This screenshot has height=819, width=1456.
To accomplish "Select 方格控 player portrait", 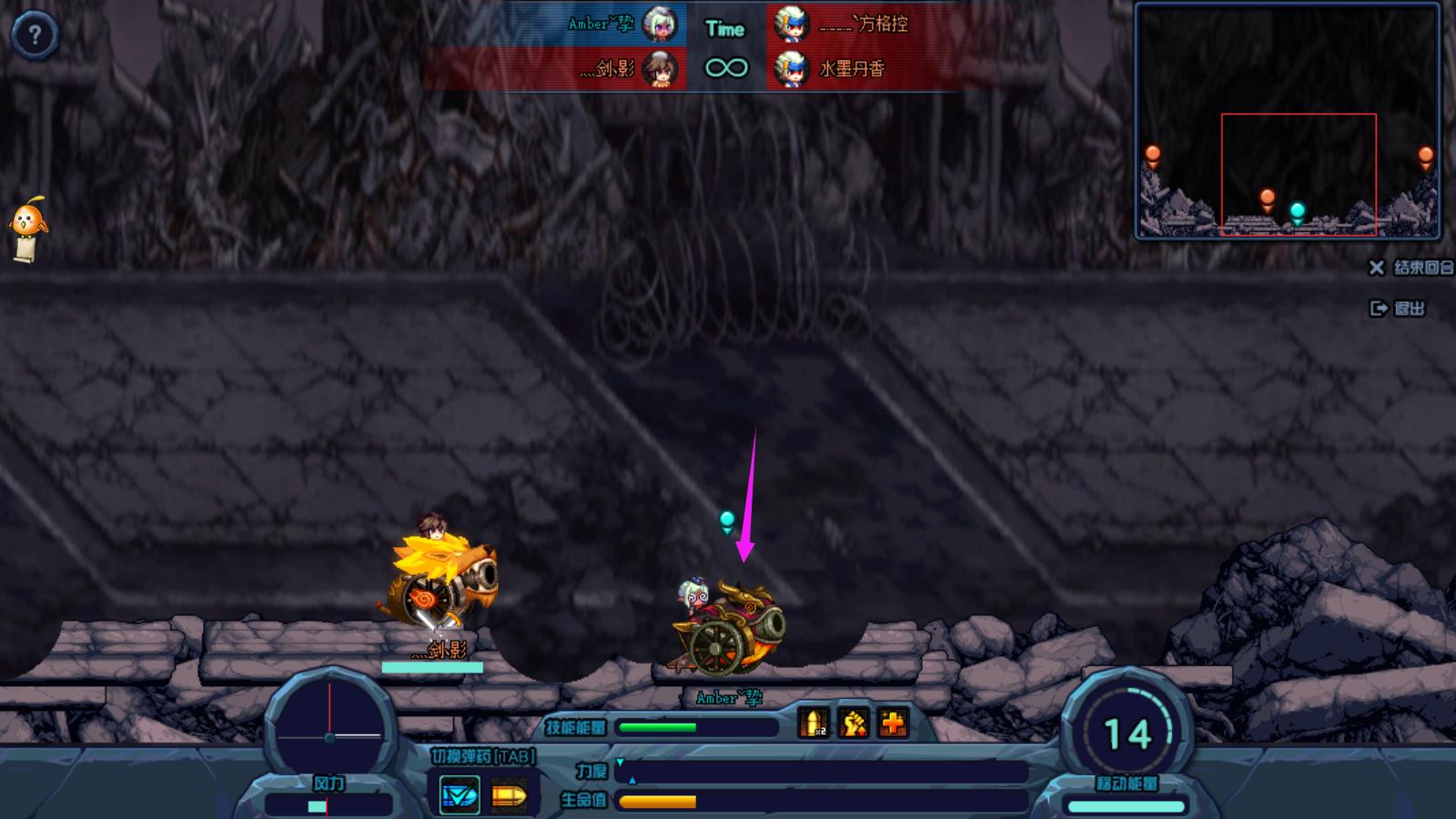I will (x=791, y=25).
